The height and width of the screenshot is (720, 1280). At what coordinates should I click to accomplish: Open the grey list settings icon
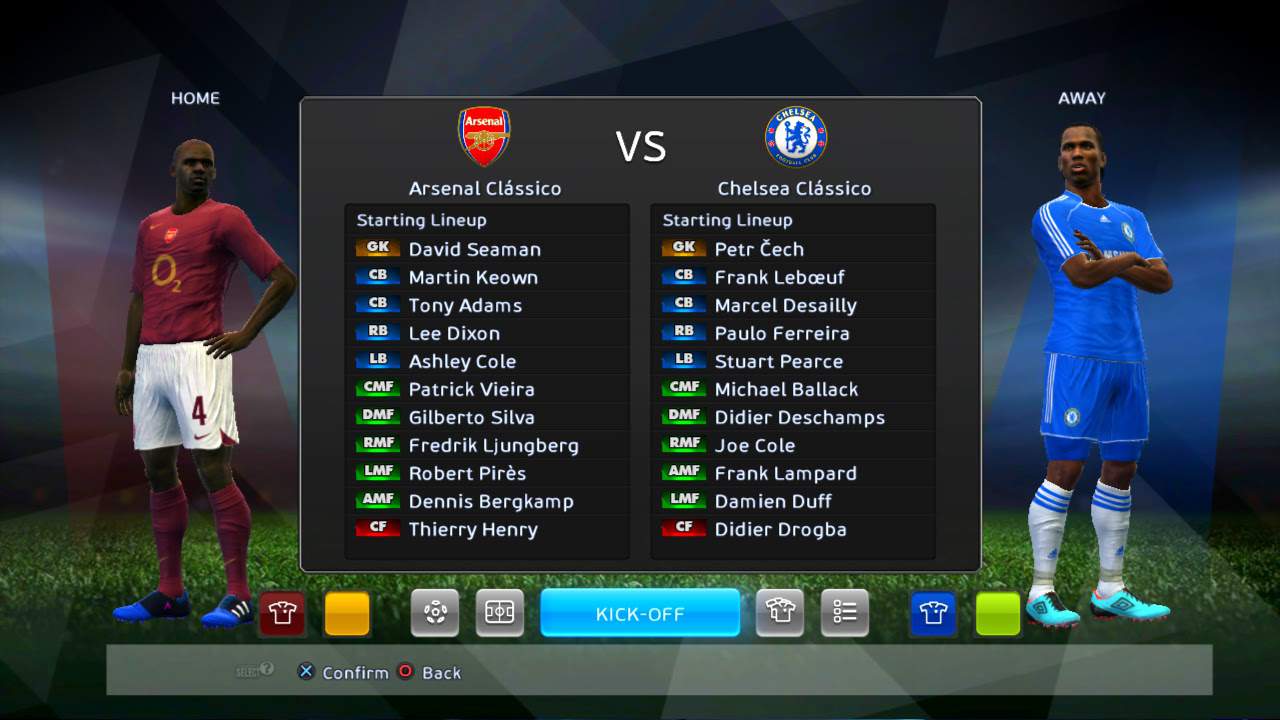845,613
